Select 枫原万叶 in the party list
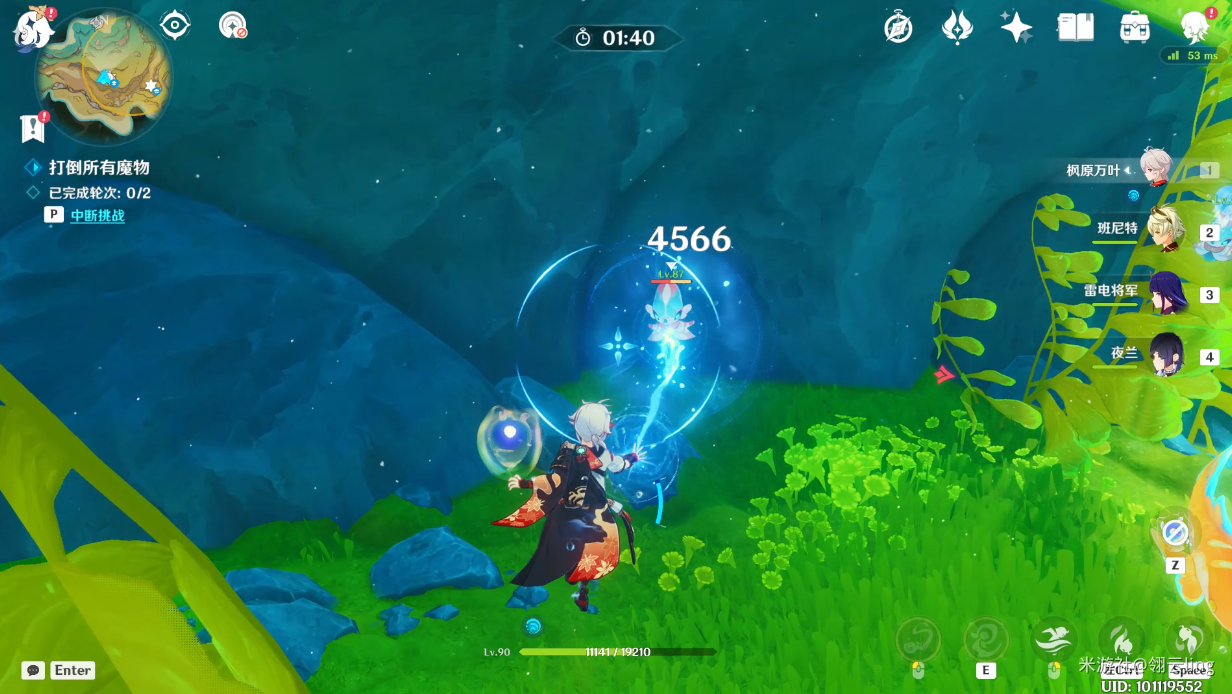This screenshot has height=694, width=1232. coord(1156,168)
